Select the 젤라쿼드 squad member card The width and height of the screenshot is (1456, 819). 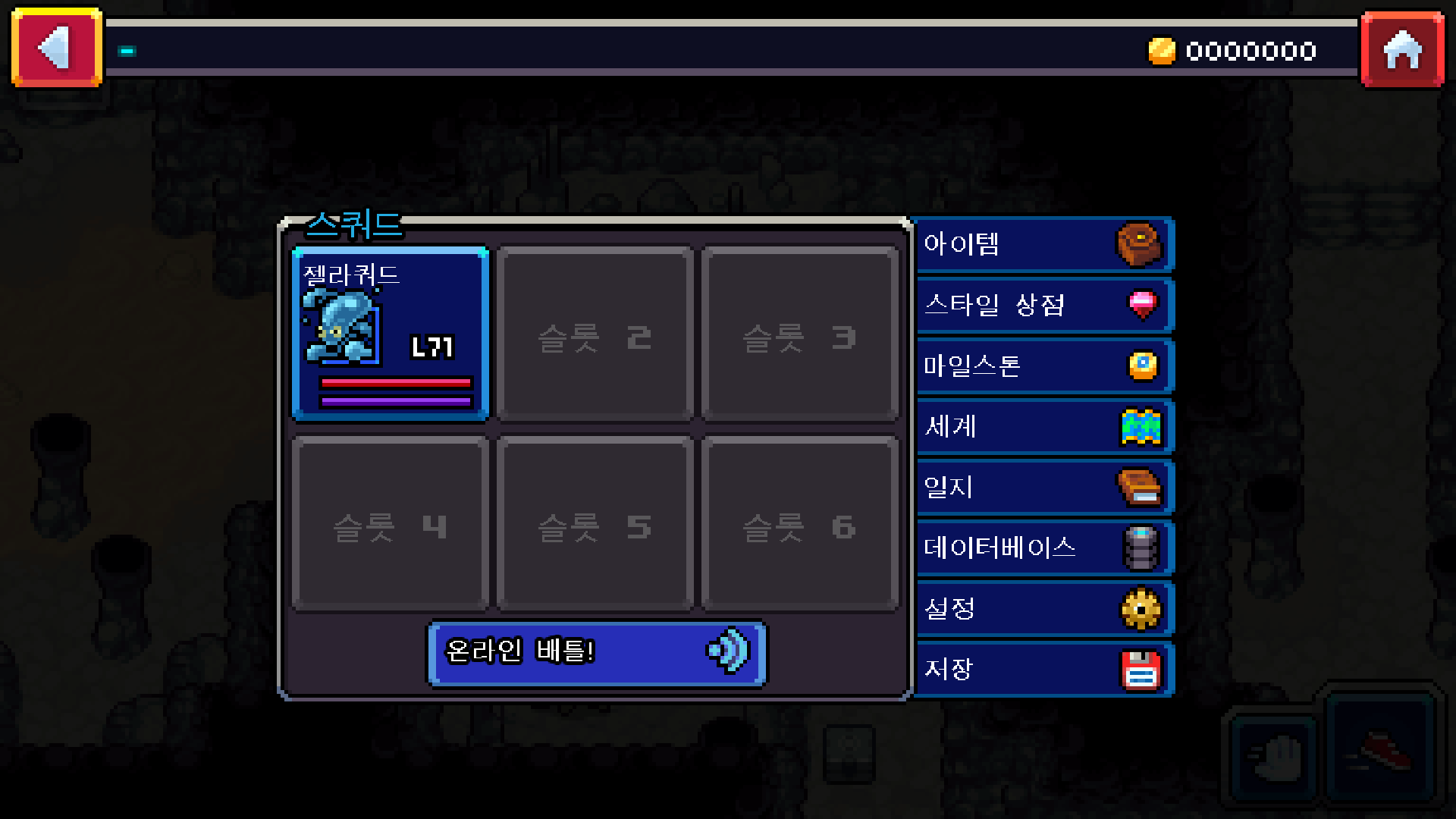click(x=391, y=334)
